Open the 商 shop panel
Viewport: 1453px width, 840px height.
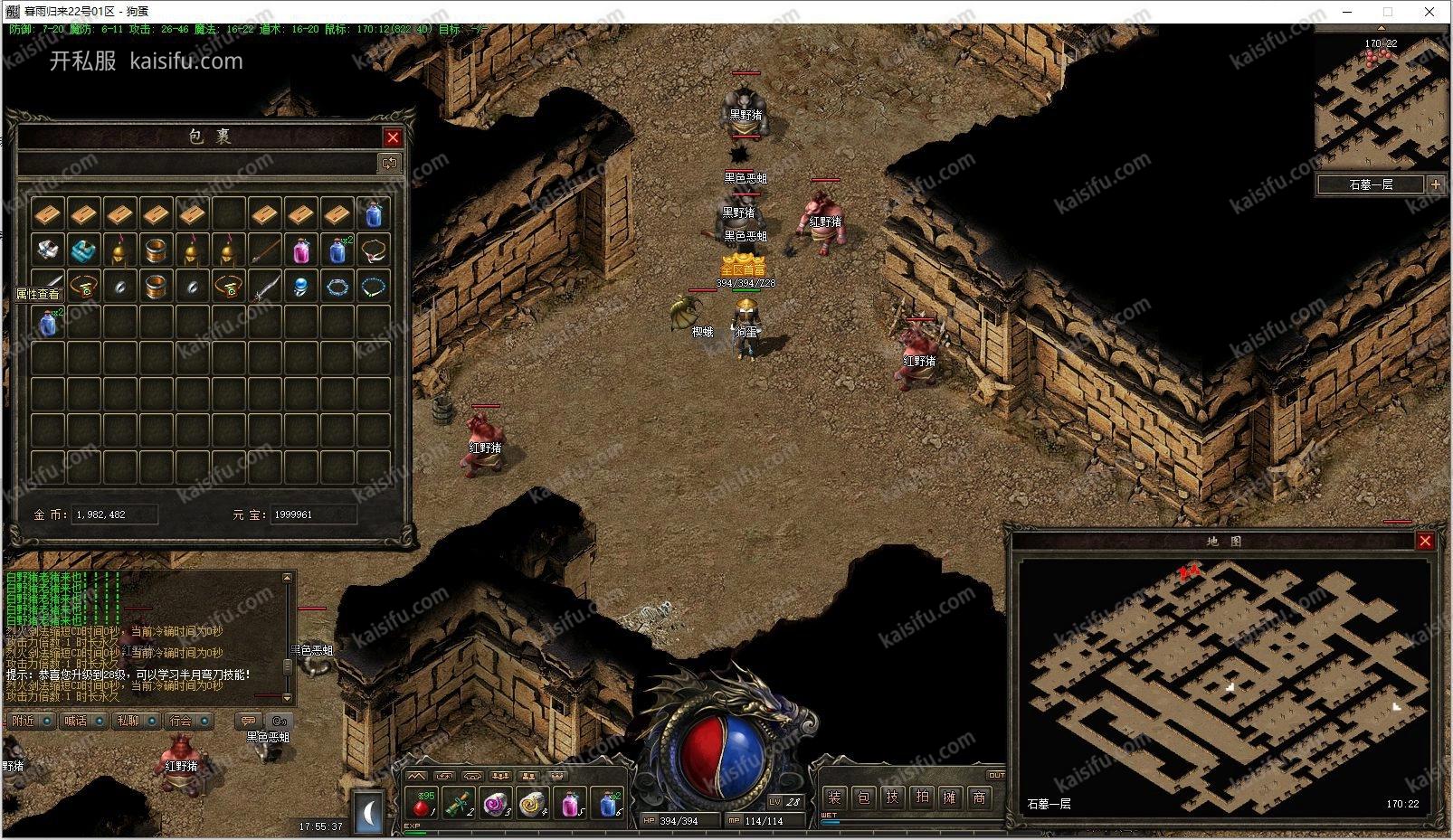click(x=979, y=797)
